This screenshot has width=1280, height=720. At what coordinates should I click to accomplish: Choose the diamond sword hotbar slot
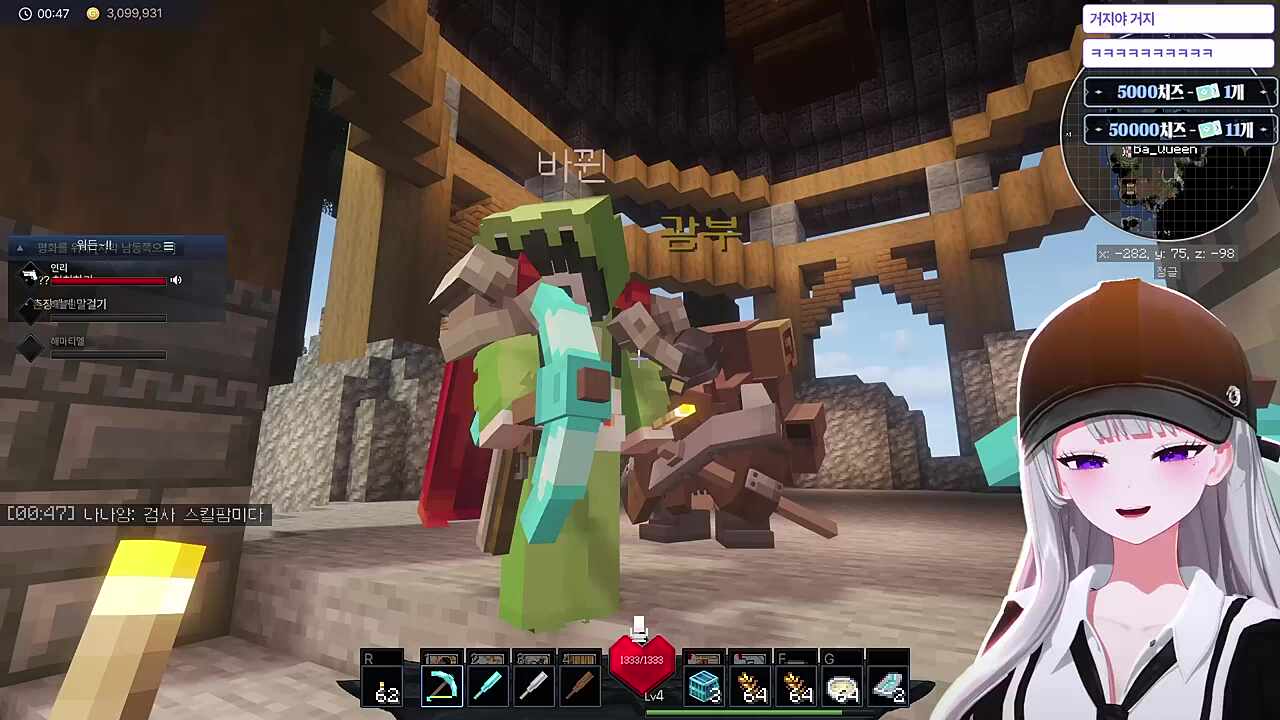pyautogui.click(x=487, y=686)
